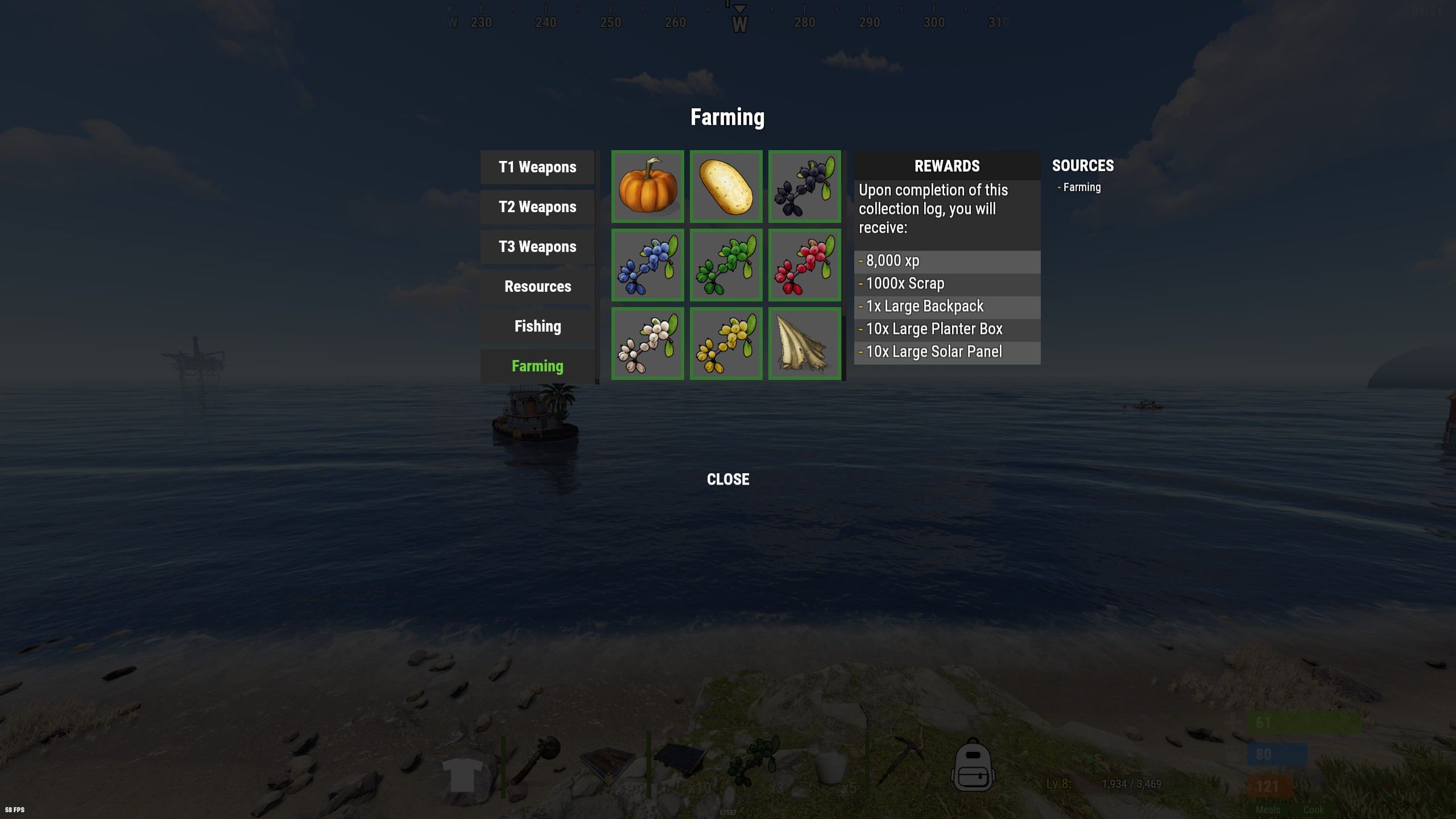Close the collection log window

click(728, 479)
